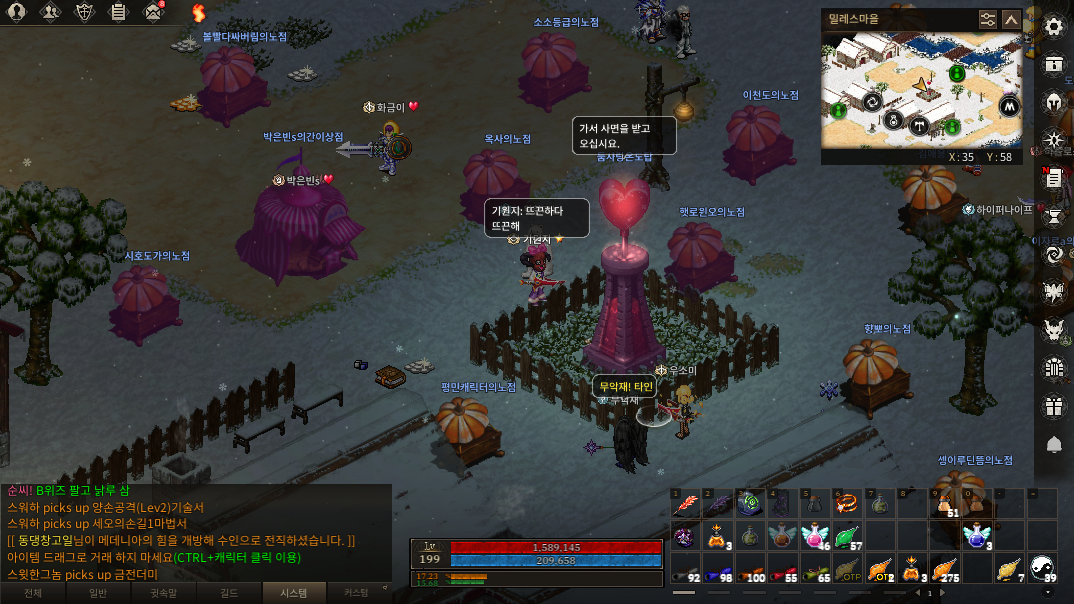
Task: Use the blue winged potion
Action: (x=978, y=537)
